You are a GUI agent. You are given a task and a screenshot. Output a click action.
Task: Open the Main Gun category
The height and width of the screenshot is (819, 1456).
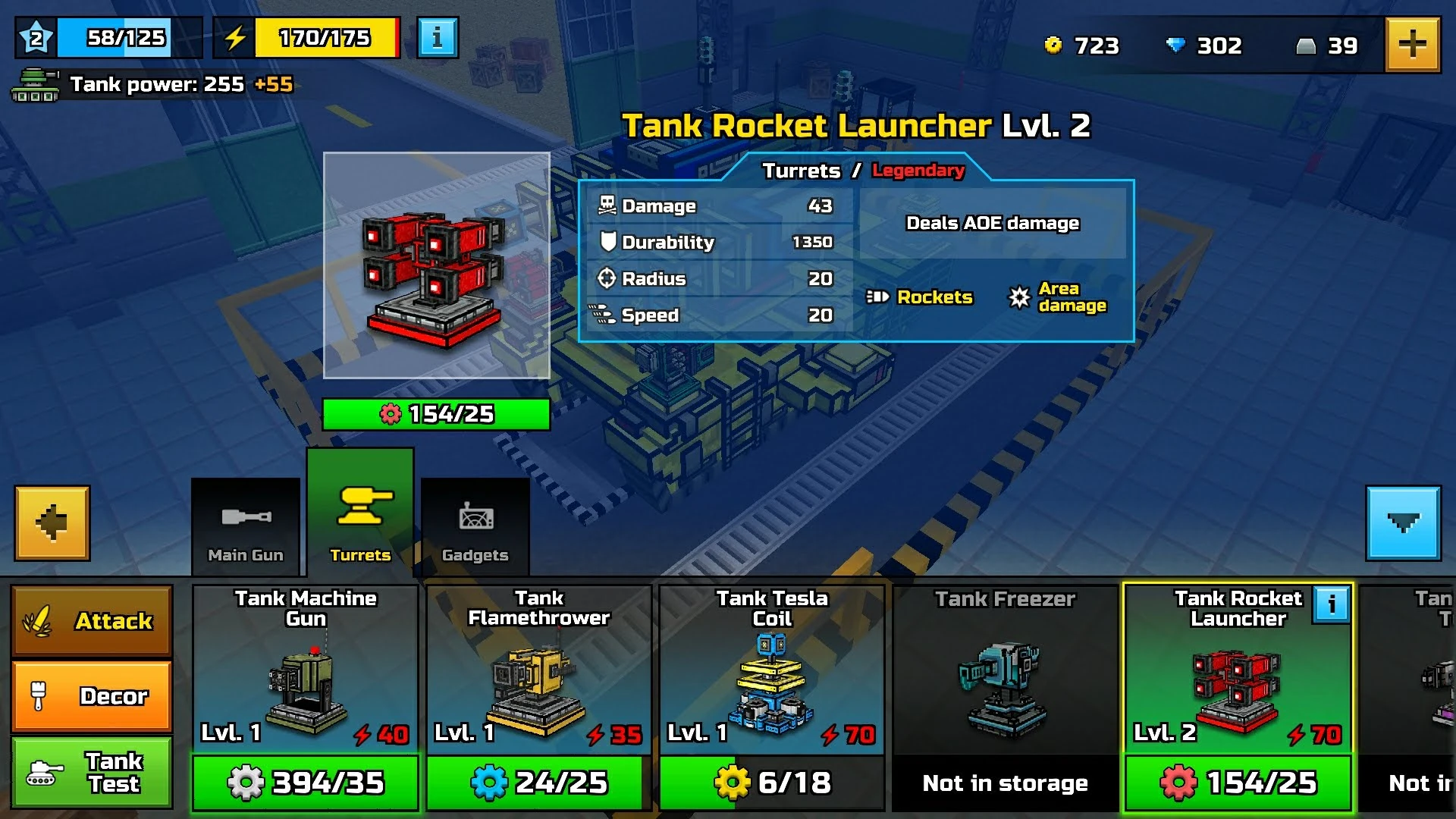(x=244, y=523)
